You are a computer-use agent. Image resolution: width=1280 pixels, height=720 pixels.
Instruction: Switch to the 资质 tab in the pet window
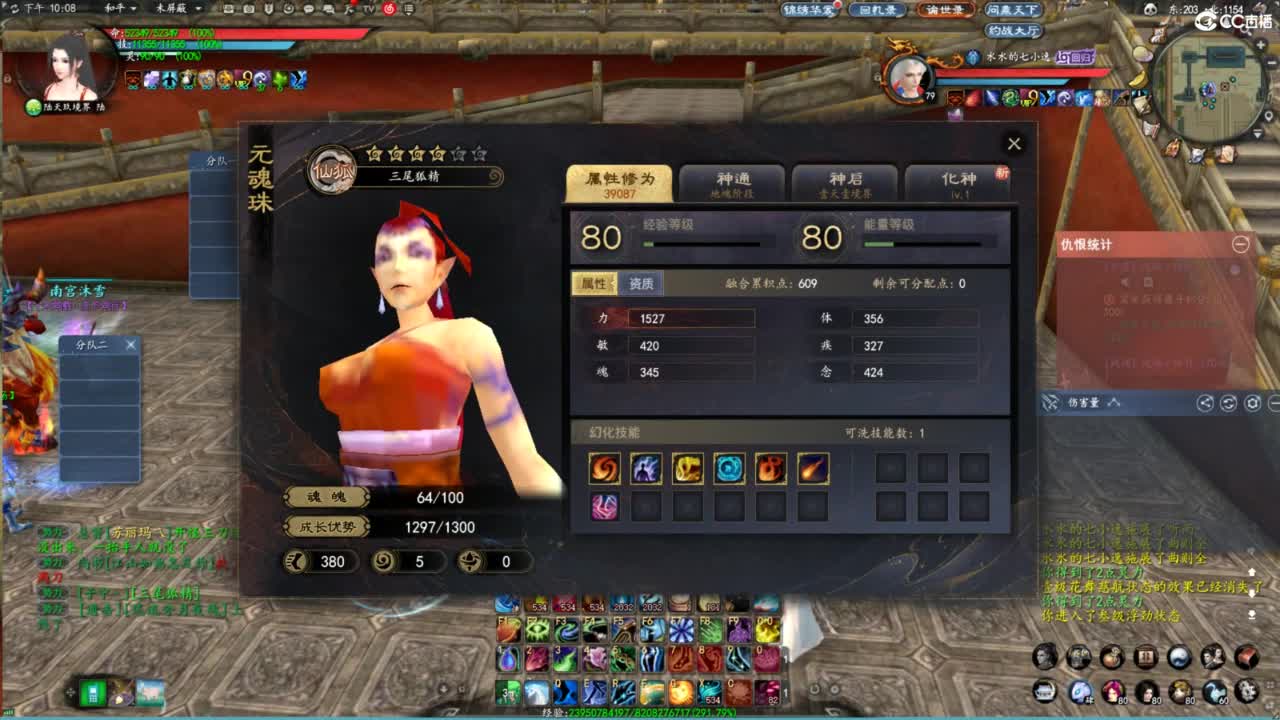(x=640, y=284)
